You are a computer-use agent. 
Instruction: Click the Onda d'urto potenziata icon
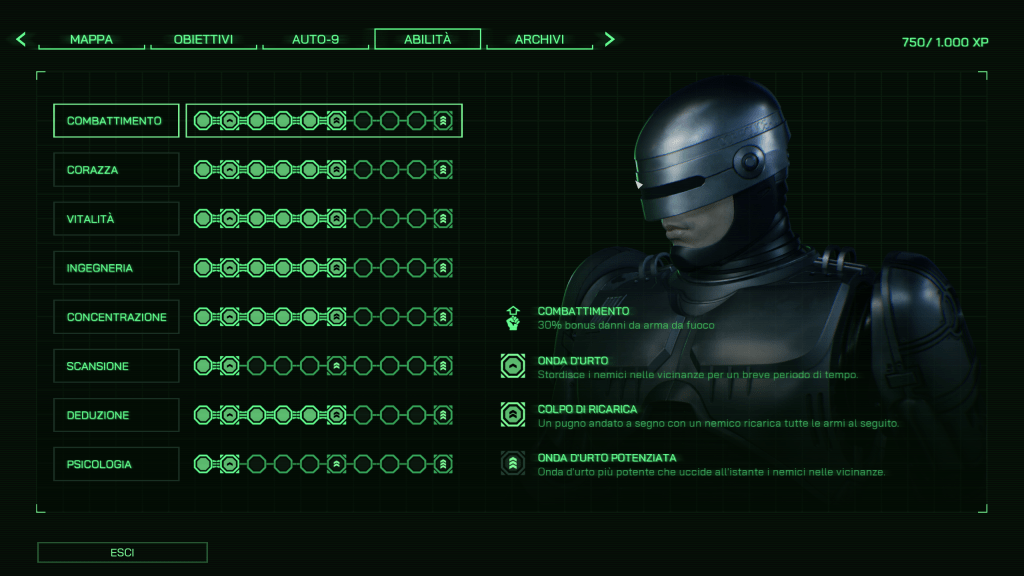[x=513, y=464]
